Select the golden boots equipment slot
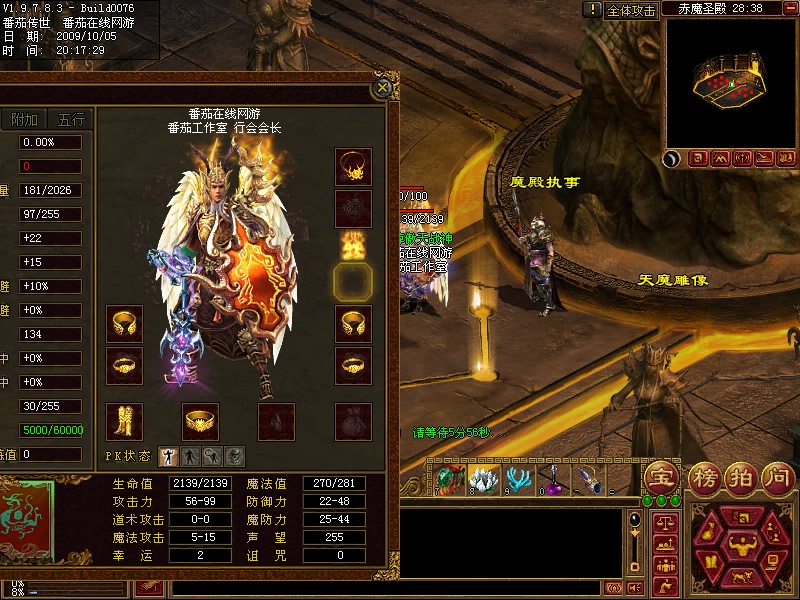800x600 pixels. [x=125, y=421]
